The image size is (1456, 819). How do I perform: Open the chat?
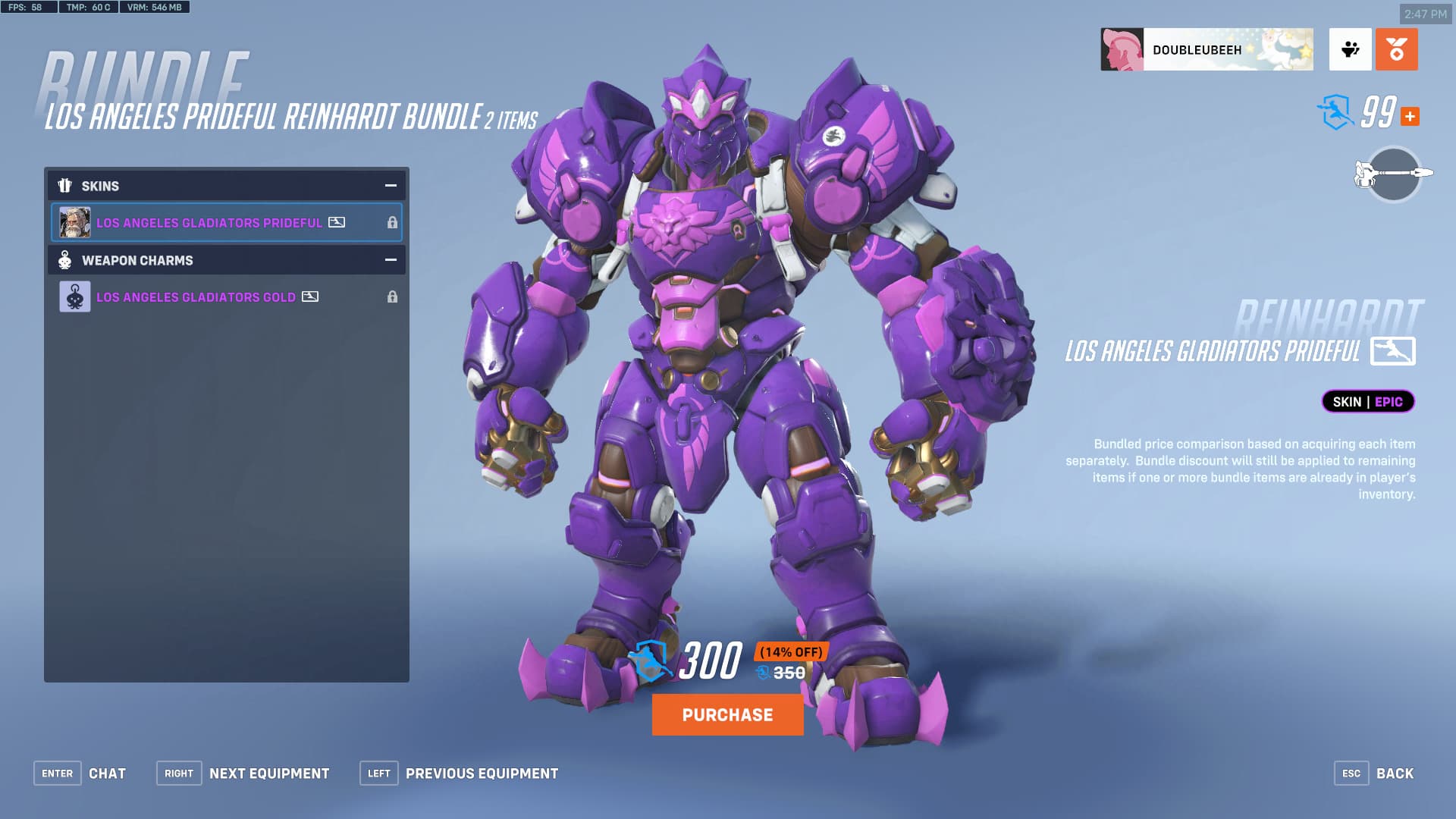(x=80, y=773)
